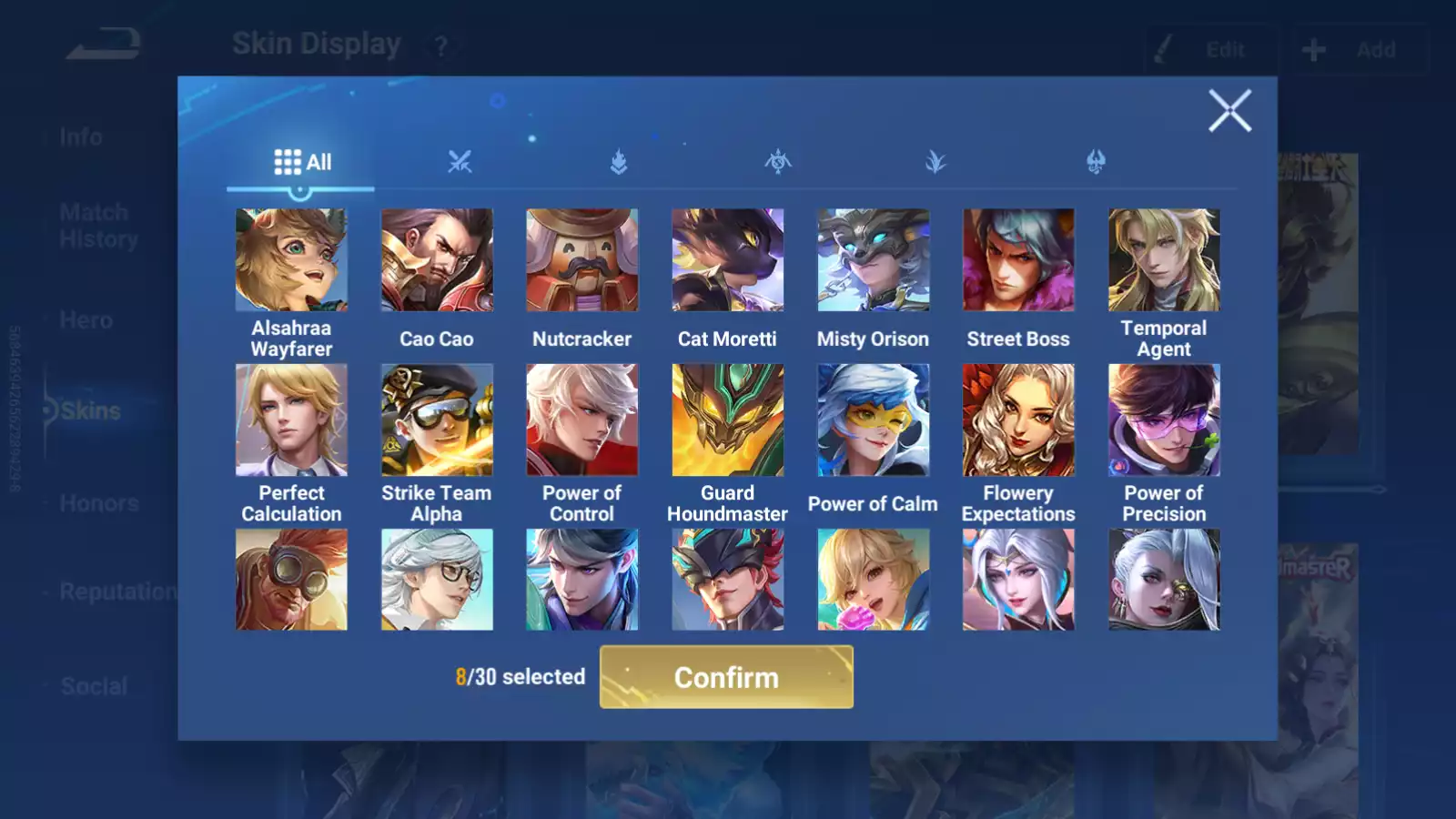1456x819 pixels.
Task: Select the Flowery Expectations skin
Action: (1018, 420)
